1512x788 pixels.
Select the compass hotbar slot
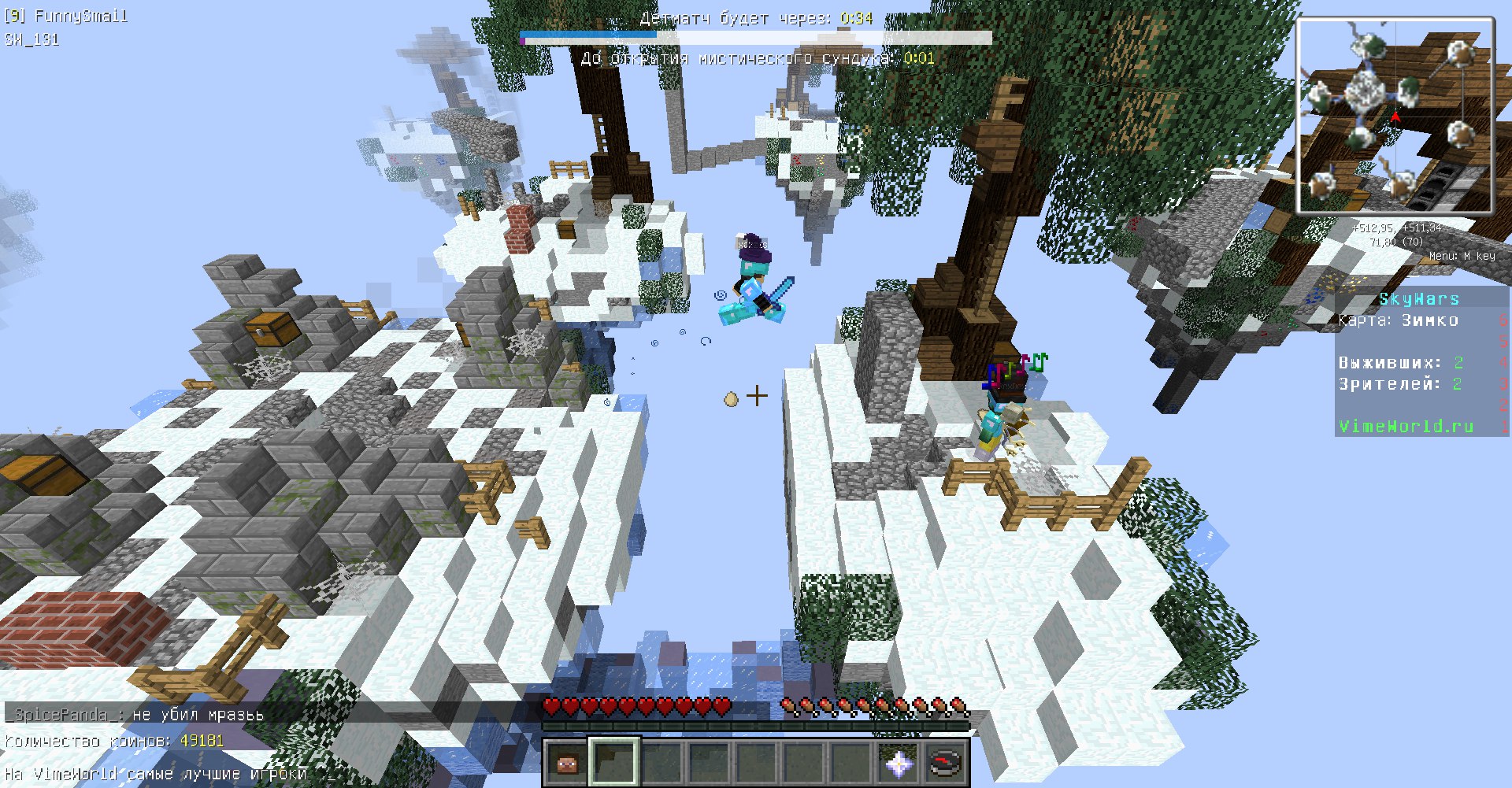point(945,763)
